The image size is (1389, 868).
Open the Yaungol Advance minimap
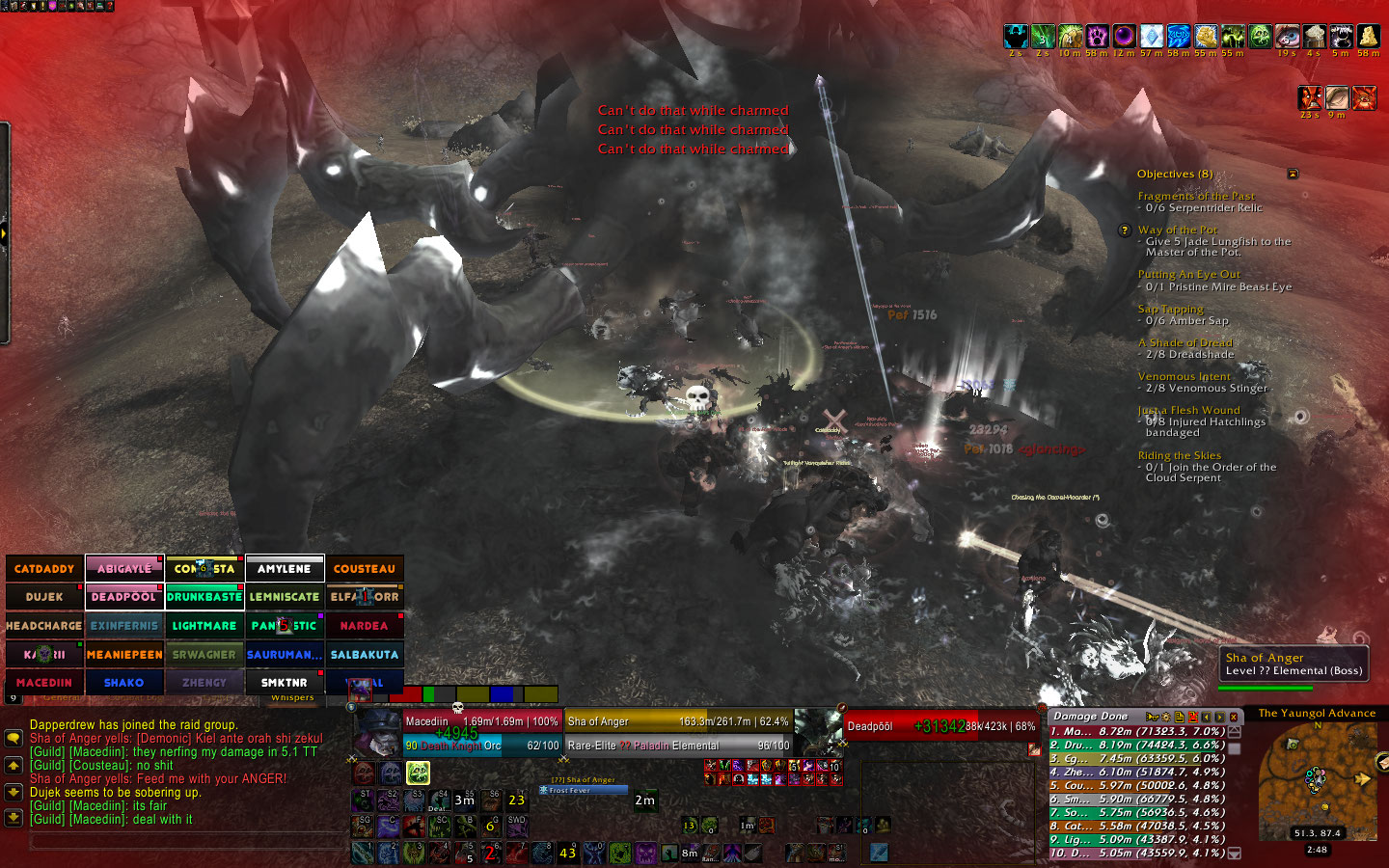1317,781
